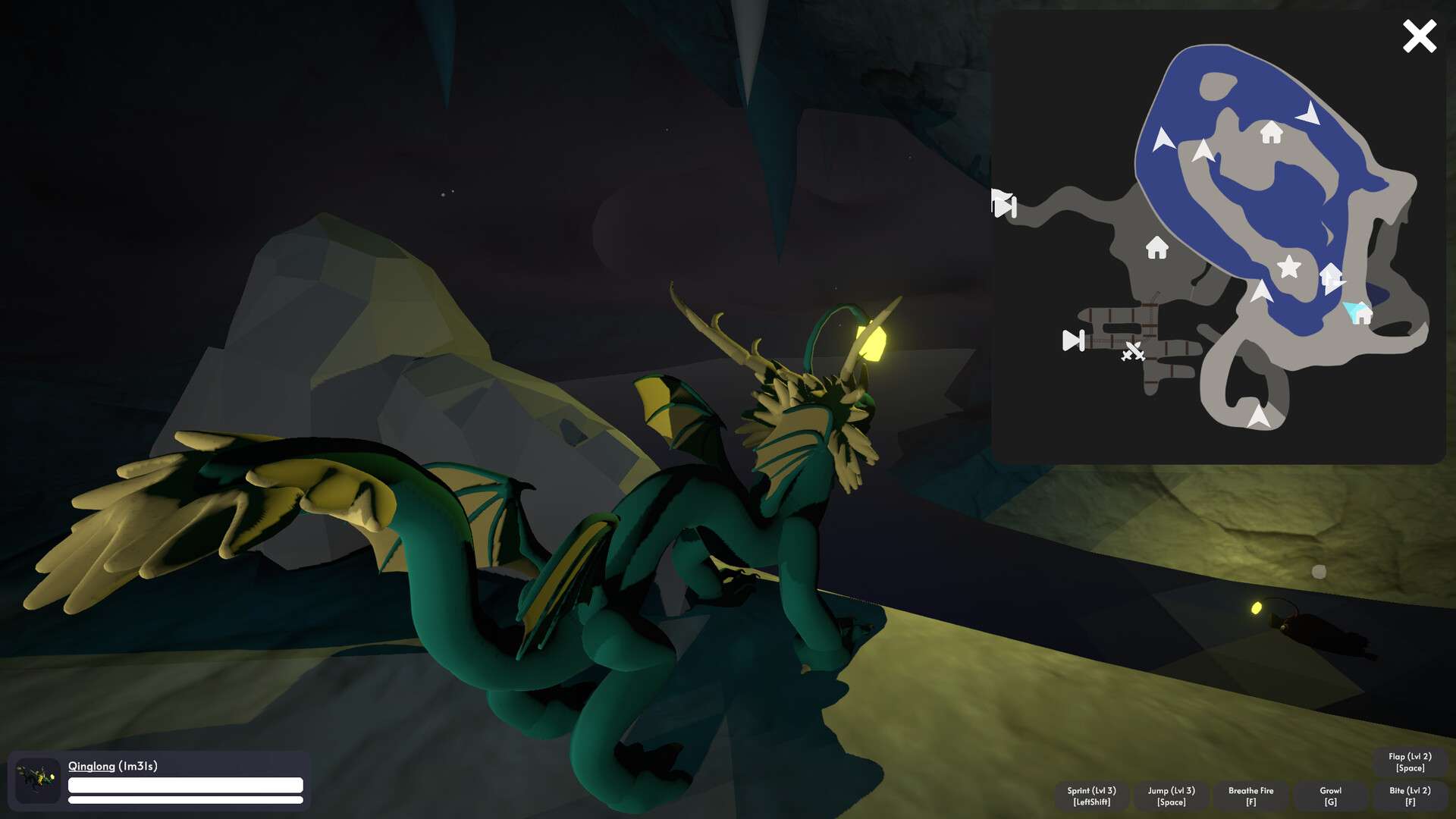Trigger the Breathe Fire ability
1456x819 pixels.
[1250, 796]
